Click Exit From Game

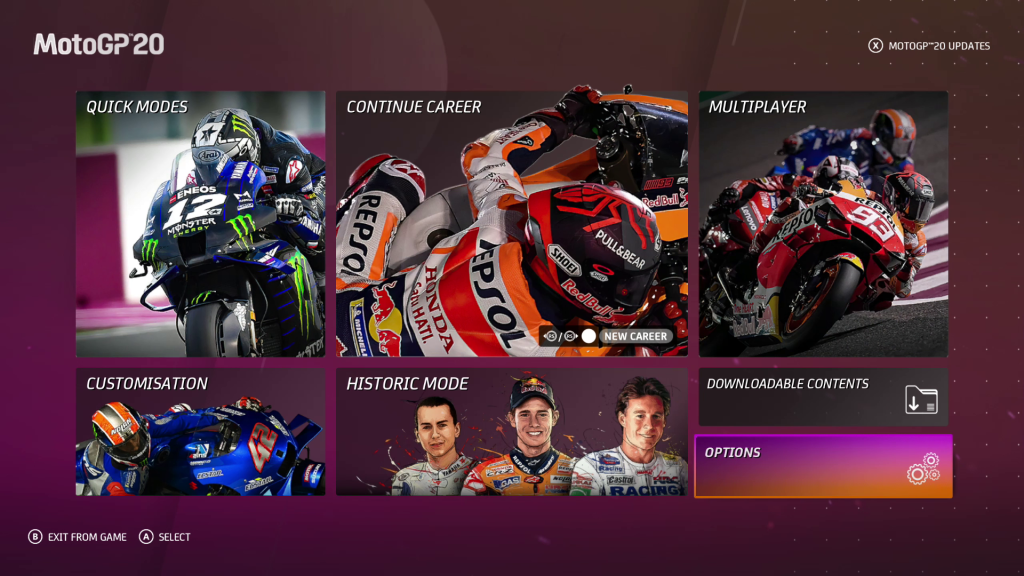[x=78, y=537]
